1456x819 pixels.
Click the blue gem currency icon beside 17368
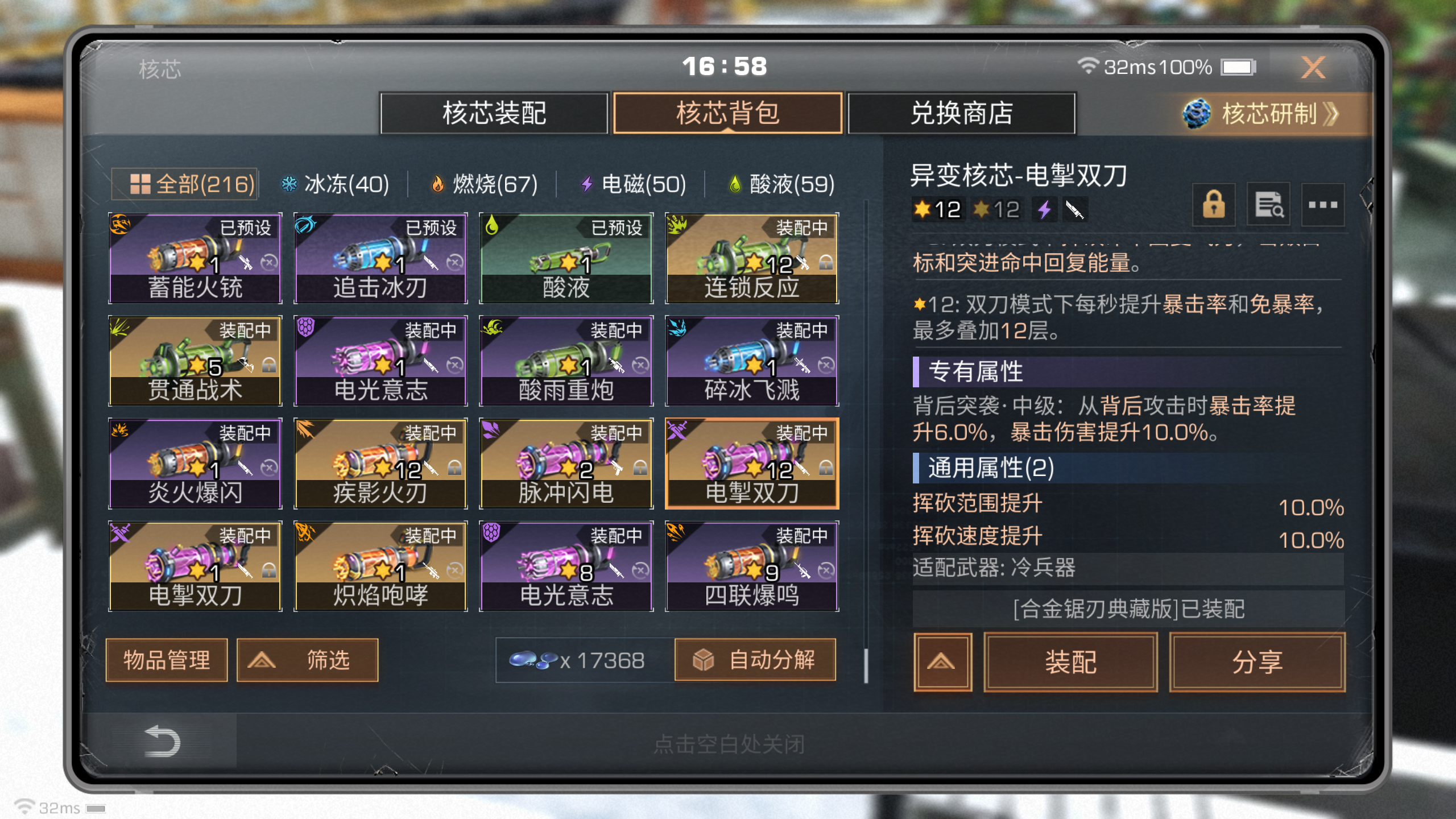[533, 660]
